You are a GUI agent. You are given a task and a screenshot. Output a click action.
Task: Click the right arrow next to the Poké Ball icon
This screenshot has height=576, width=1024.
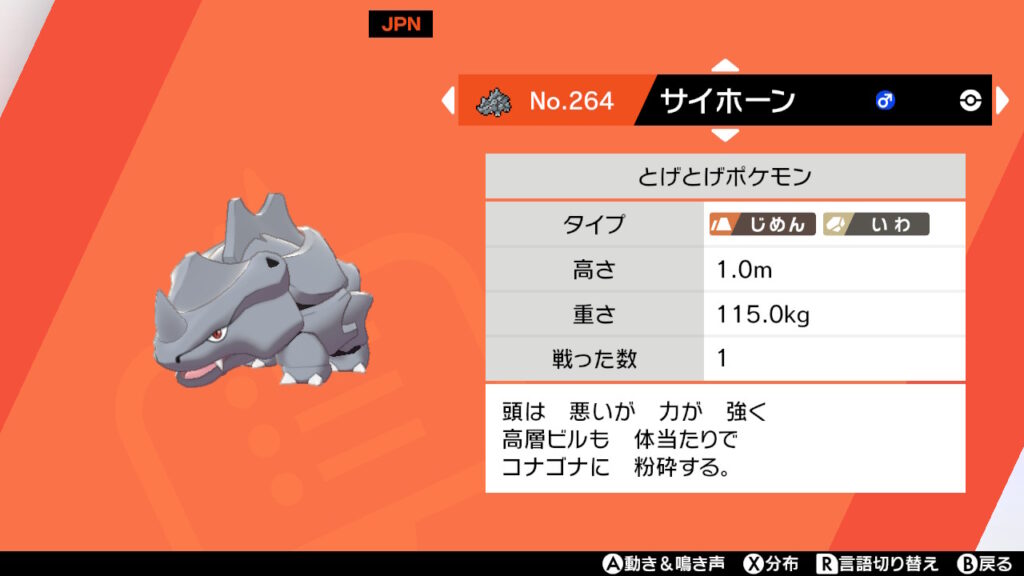[1003, 100]
